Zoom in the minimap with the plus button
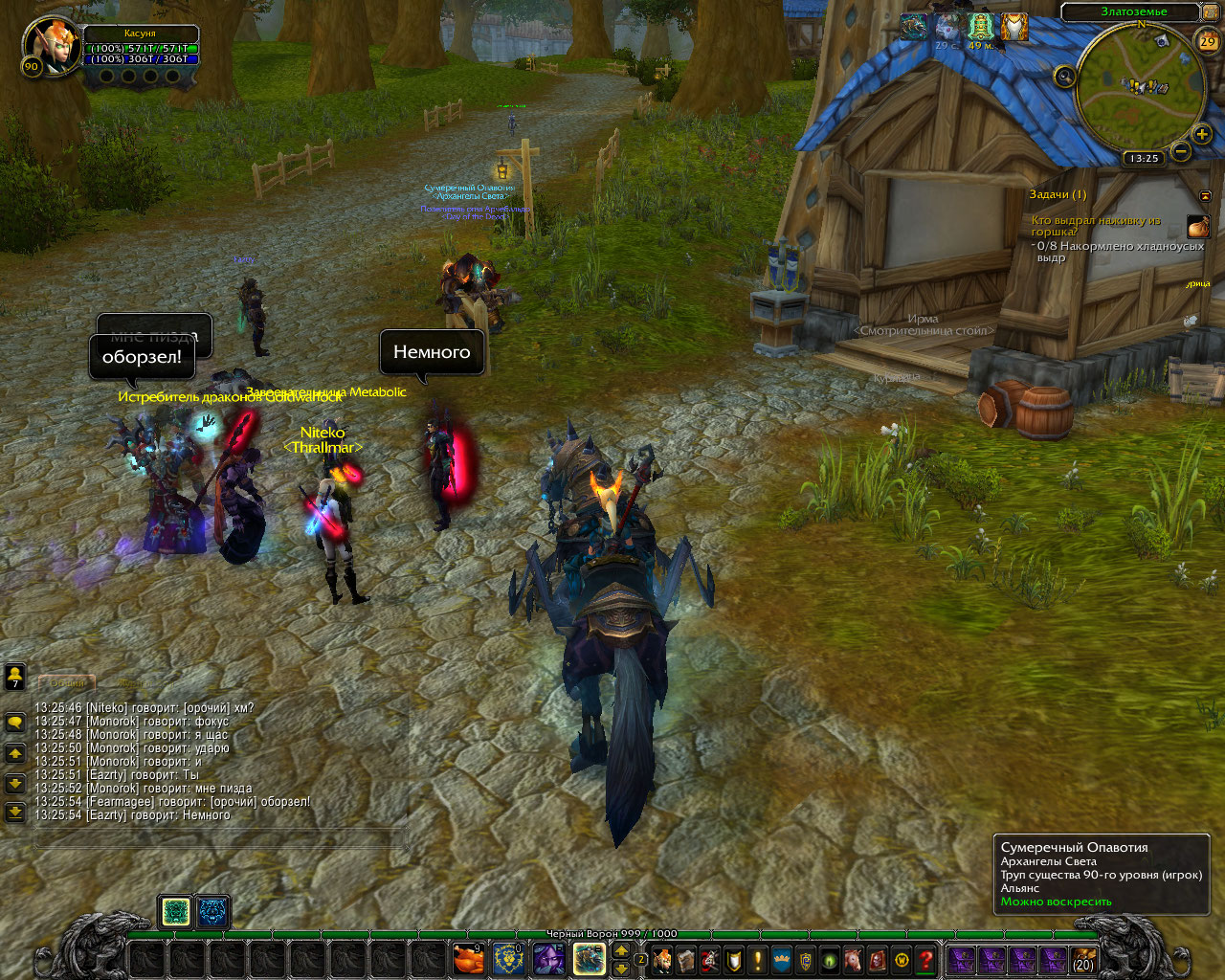Viewport: 1225px width, 980px height. [1202, 135]
